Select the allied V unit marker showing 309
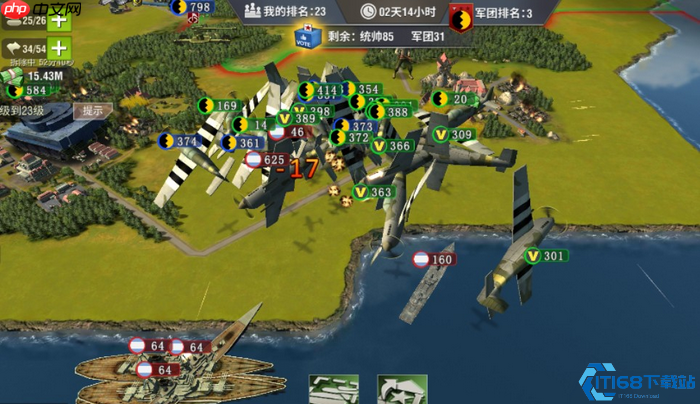Image resolution: width=700 pixels, height=404 pixels. pos(453,135)
